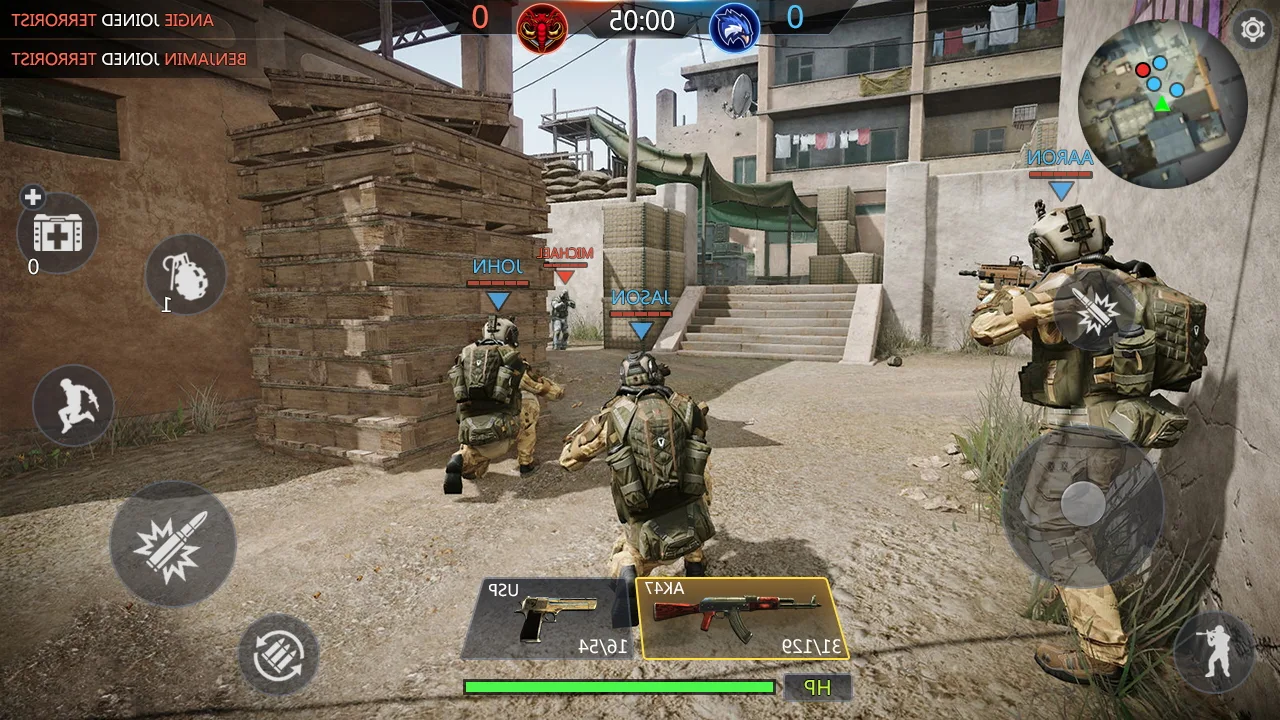Tap the weapon reload icon
The height and width of the screenshot is (720, 1280).
coord(281,655)
